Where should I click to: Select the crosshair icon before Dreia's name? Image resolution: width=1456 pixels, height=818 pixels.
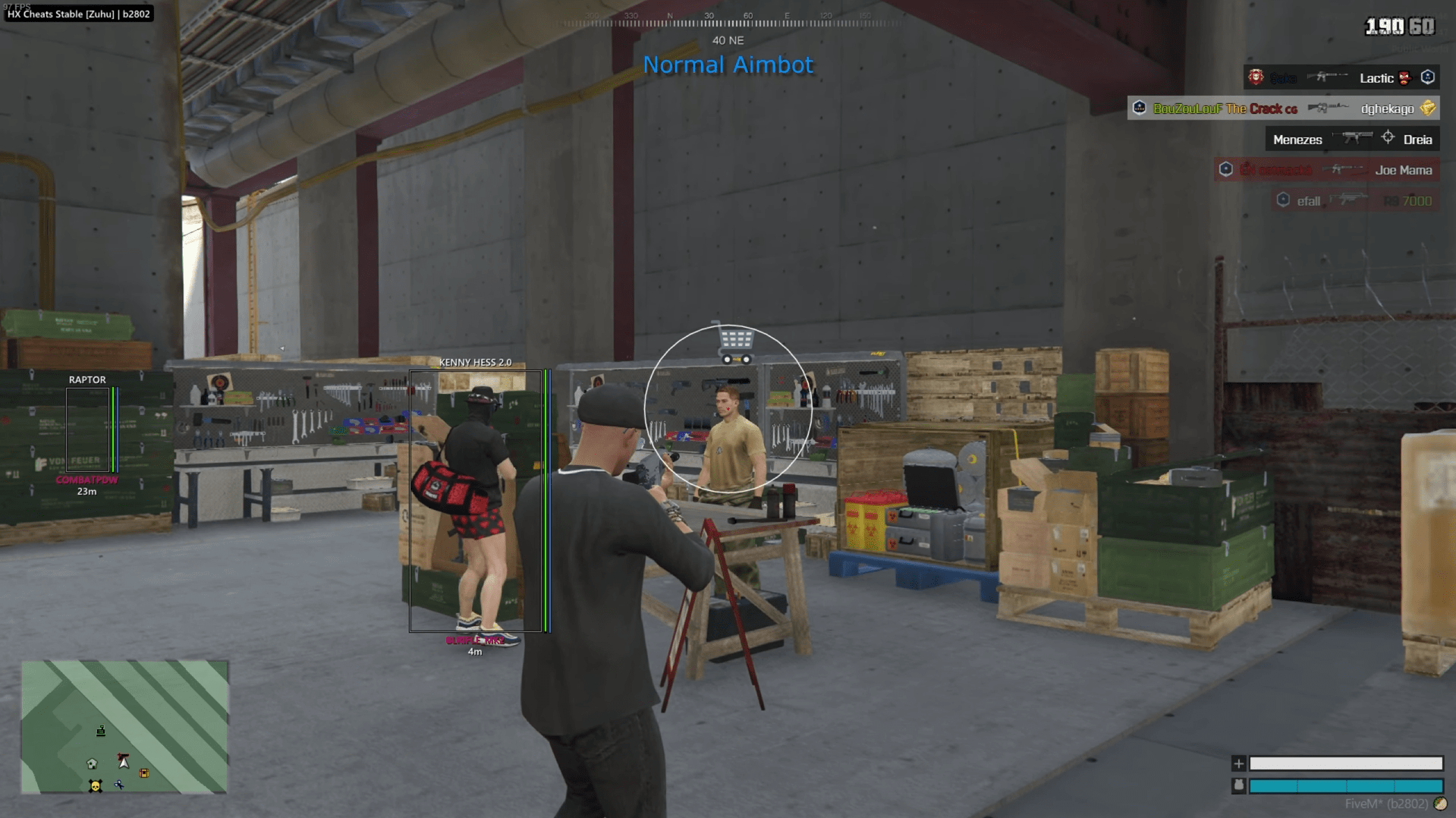tap(1388, 139)
